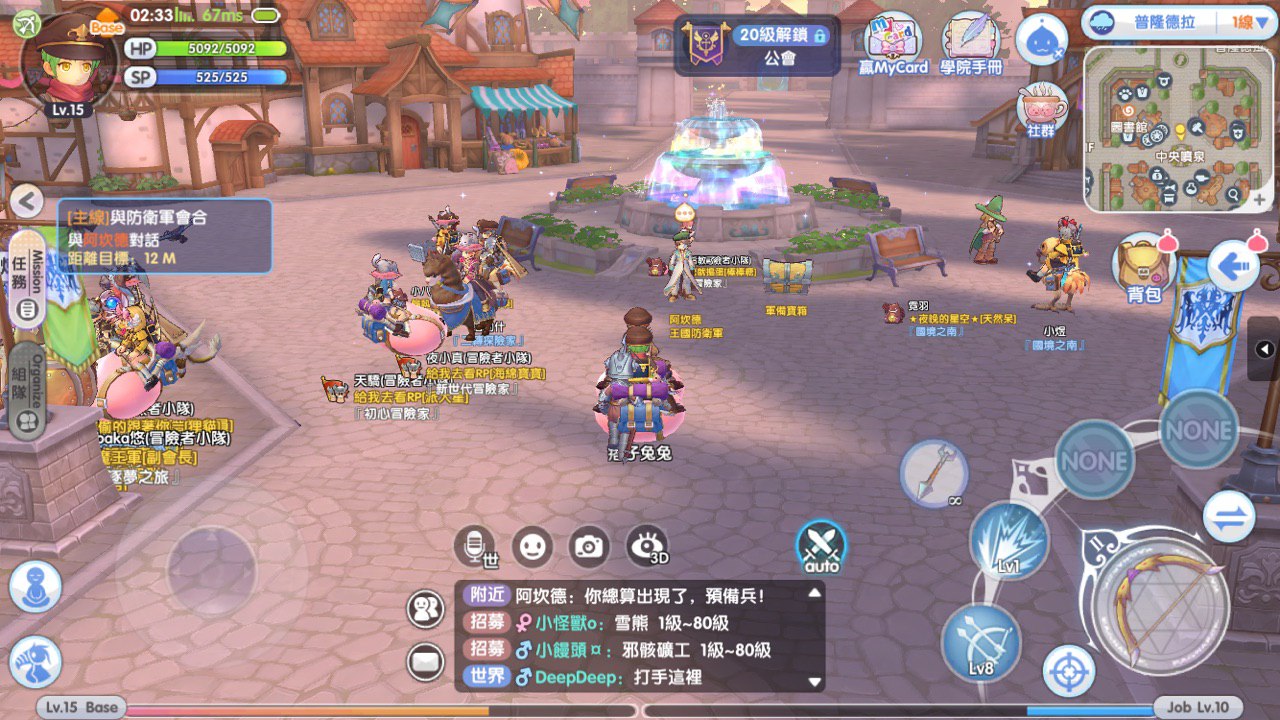Toggle the auto battle button
This screenshot has height=720, width=1280.
pyautogui.click(x=821, y=547)
